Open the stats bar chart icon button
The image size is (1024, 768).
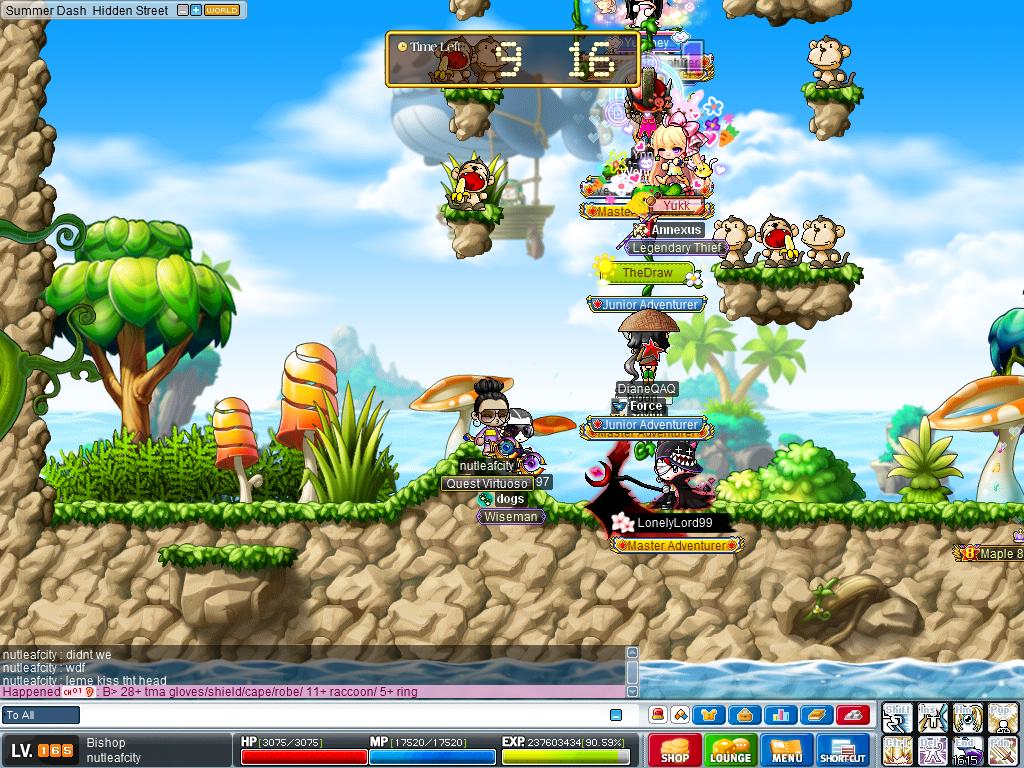[x=781, y=715]
